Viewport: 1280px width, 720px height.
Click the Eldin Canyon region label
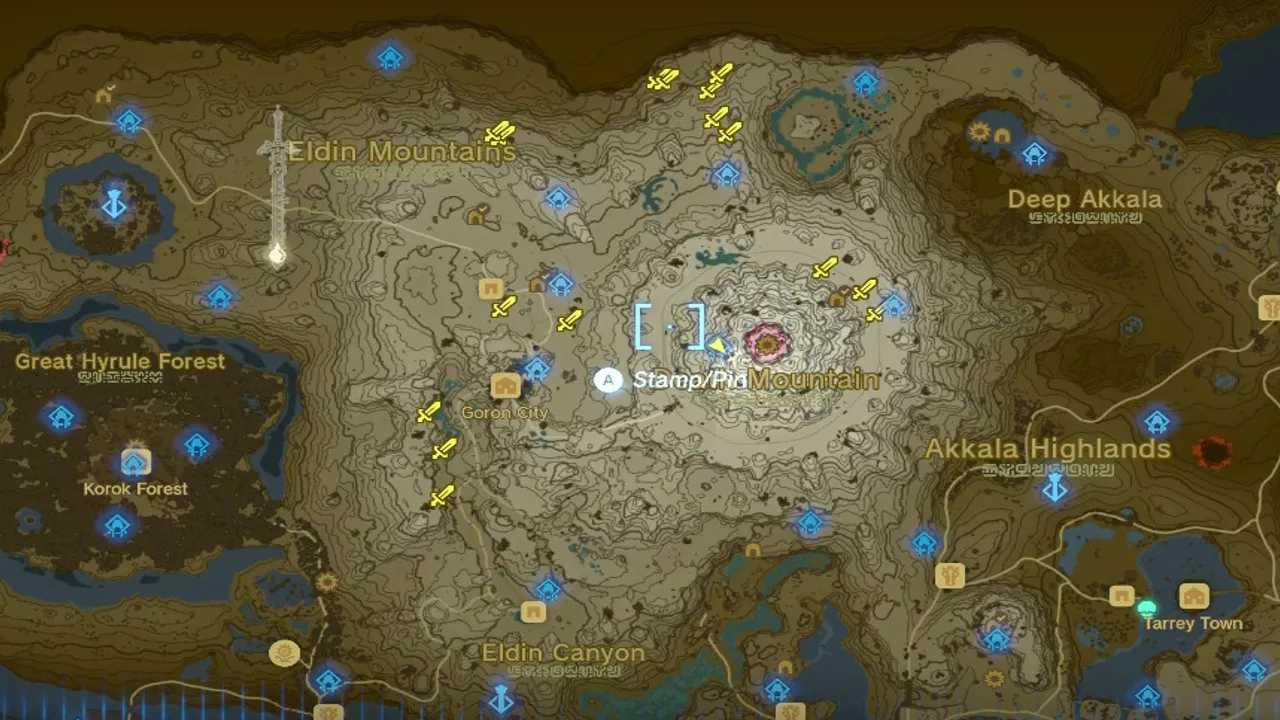click(x=563, y=652)
